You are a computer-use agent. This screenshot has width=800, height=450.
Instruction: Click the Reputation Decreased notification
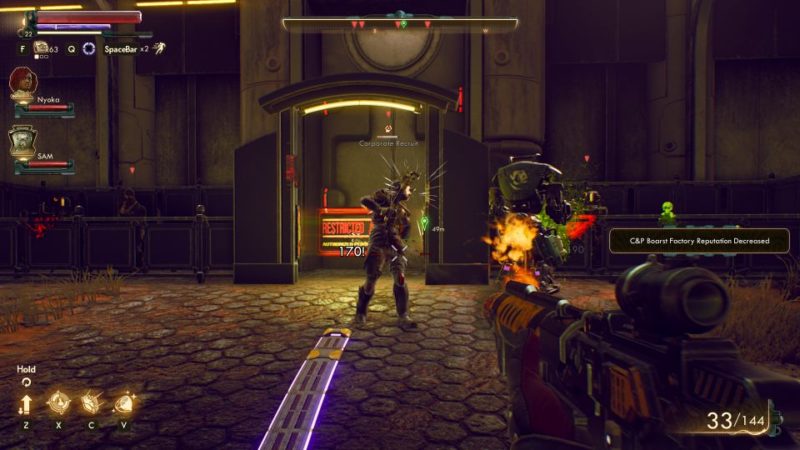[699, 240]
